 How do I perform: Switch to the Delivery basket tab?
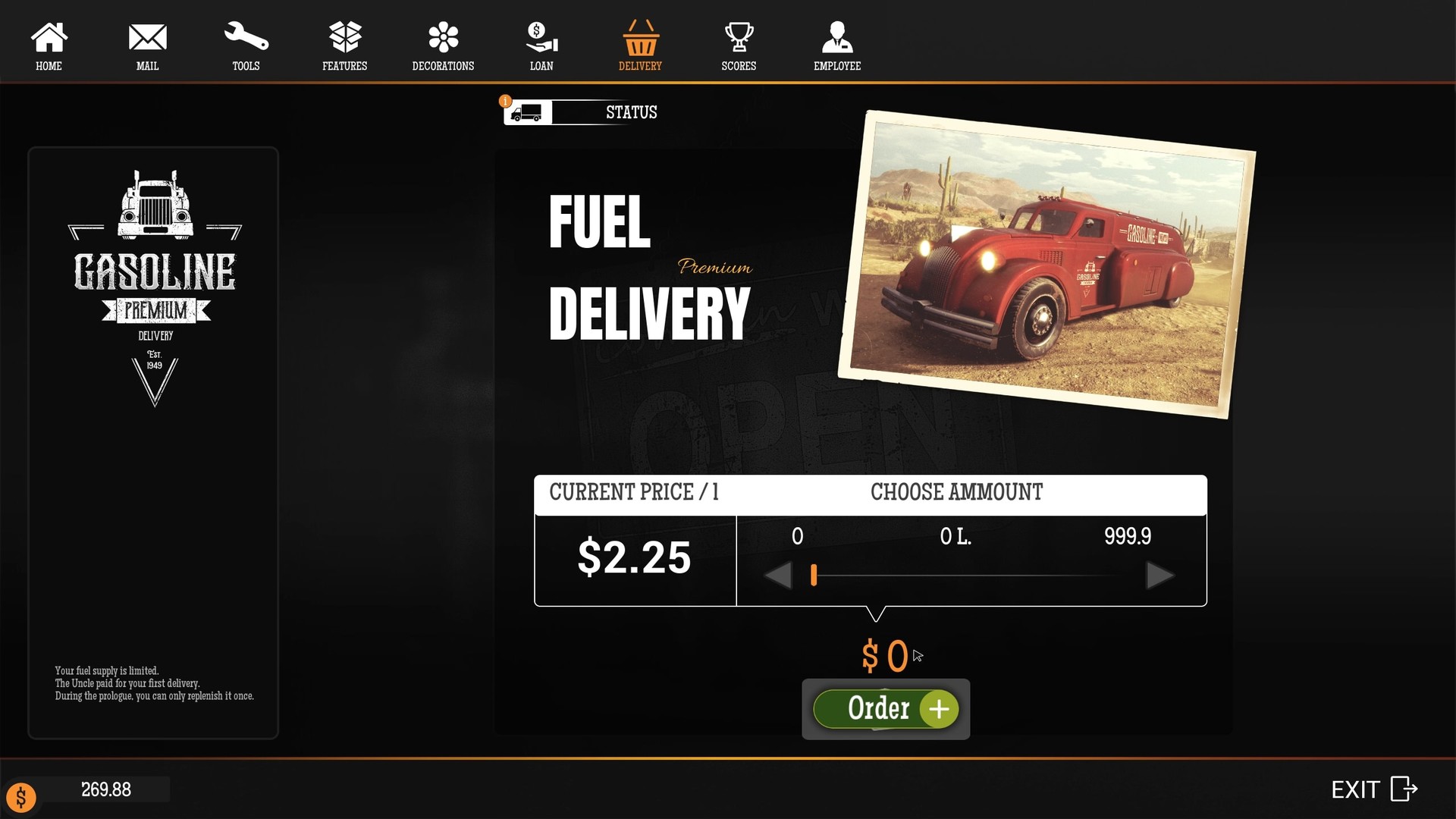tap(639, 35)
